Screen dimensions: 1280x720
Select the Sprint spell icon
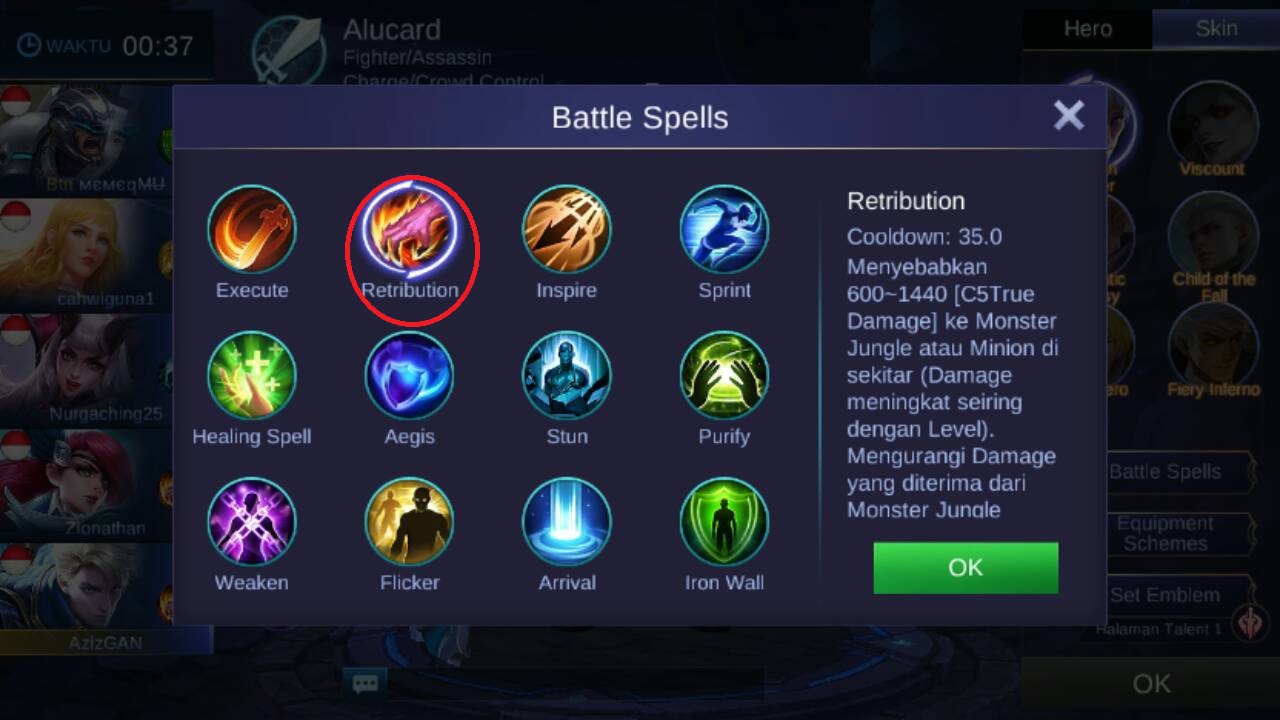pyautogui.click(x=724, y=230)
